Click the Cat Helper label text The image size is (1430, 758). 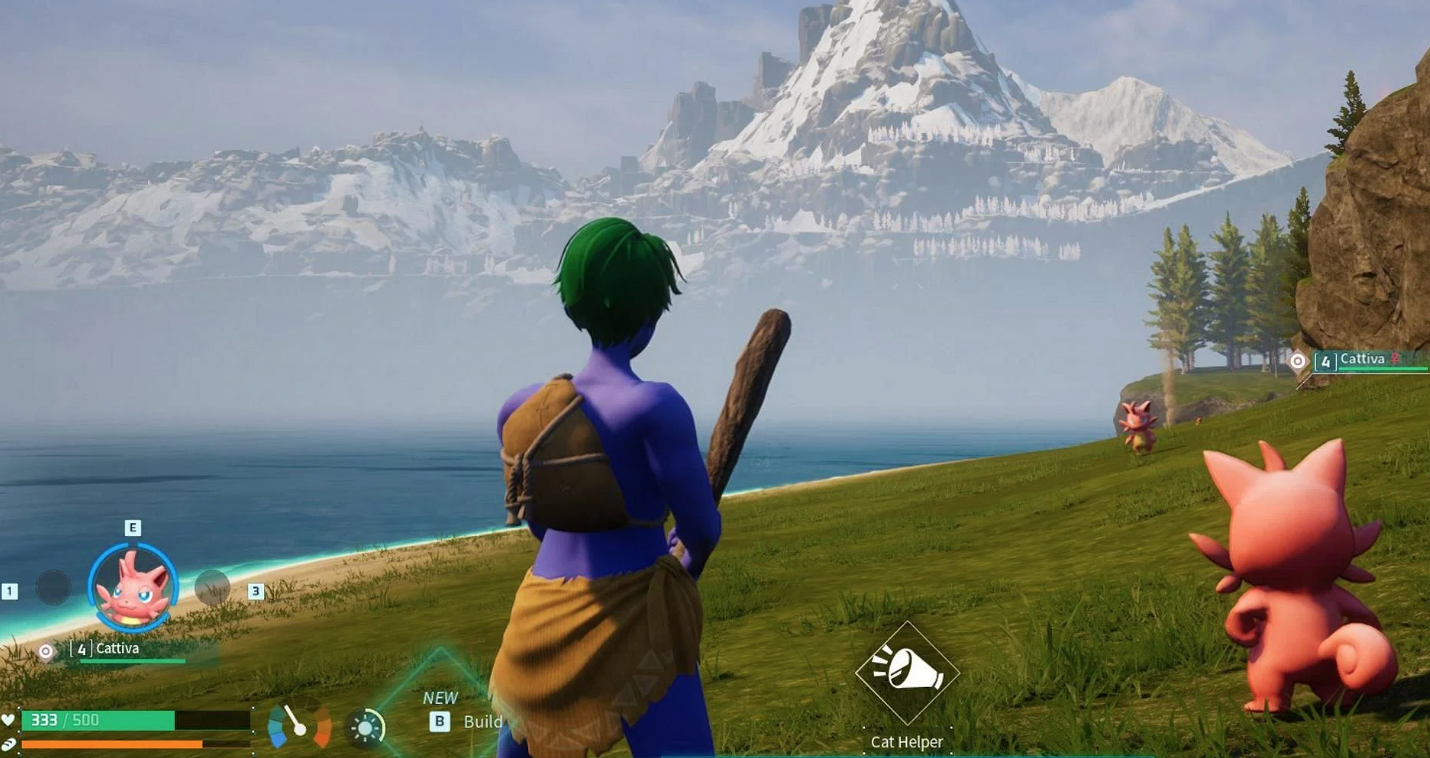(908, 742)
